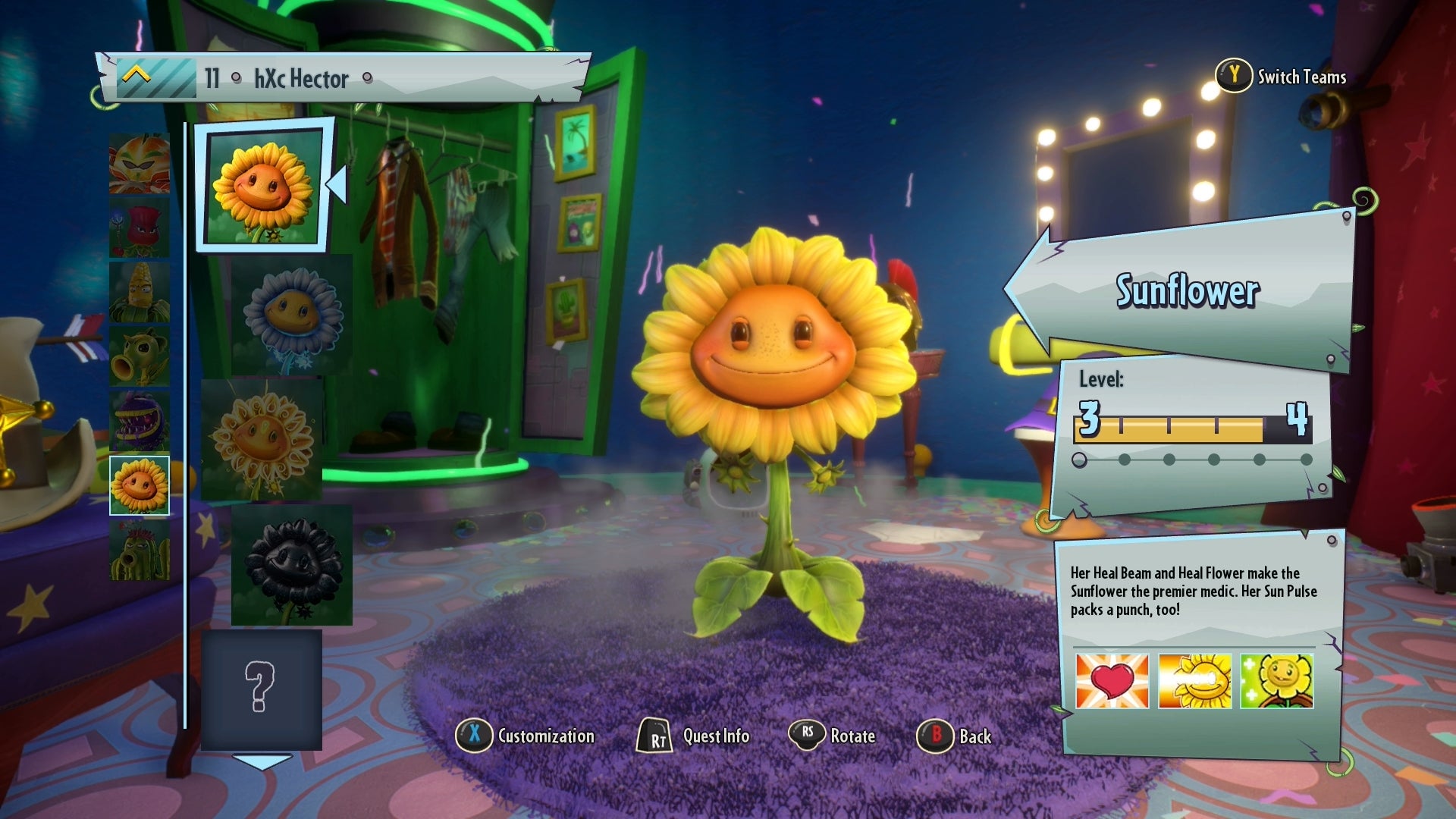This screenshot has height=819, width=1456.
Task: Switch Teams using the Y button prompt
Action: pyautogui.click(x=1235, y=77)
